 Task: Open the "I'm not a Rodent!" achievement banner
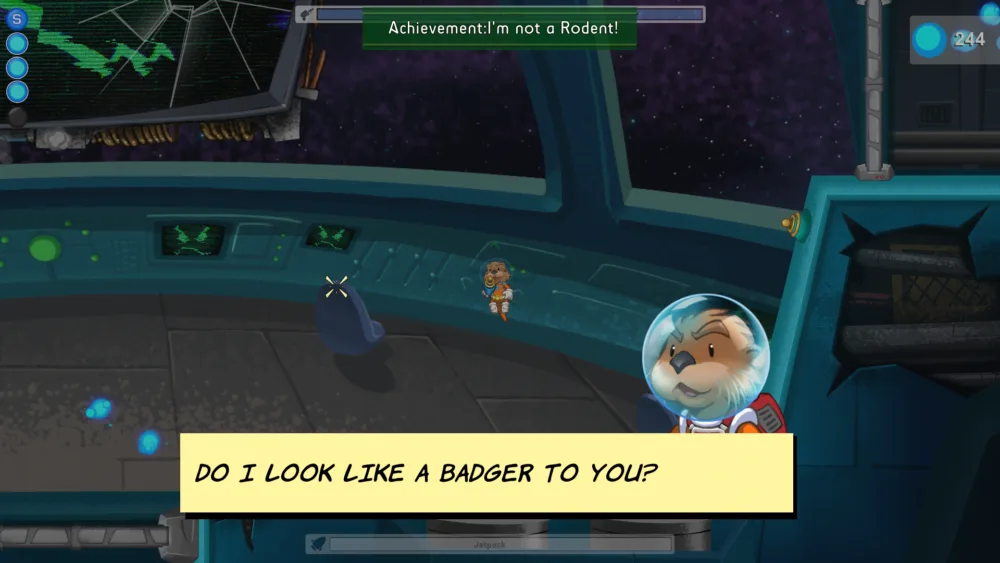coord(504,28)
